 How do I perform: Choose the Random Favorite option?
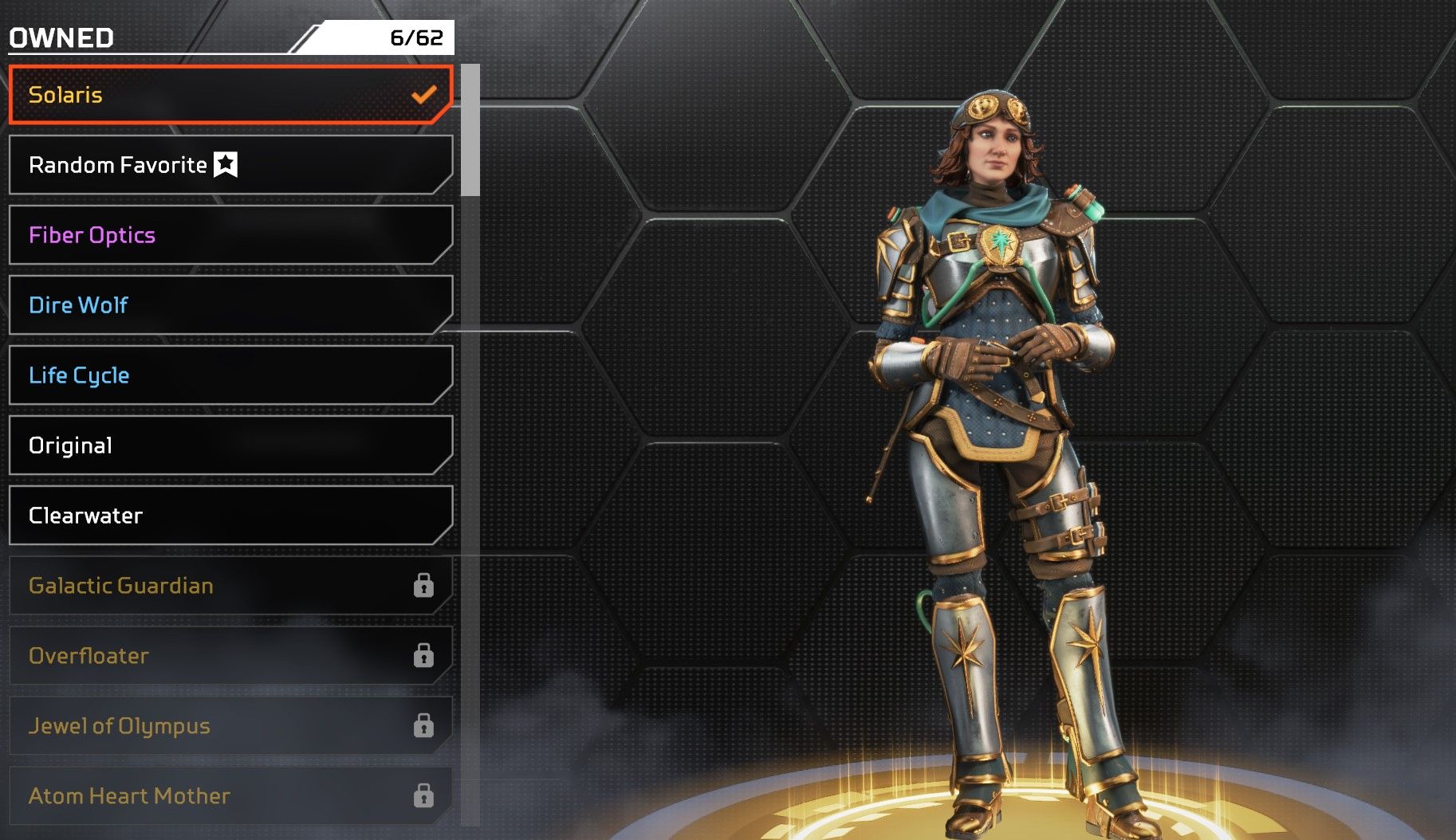(230, 165)
